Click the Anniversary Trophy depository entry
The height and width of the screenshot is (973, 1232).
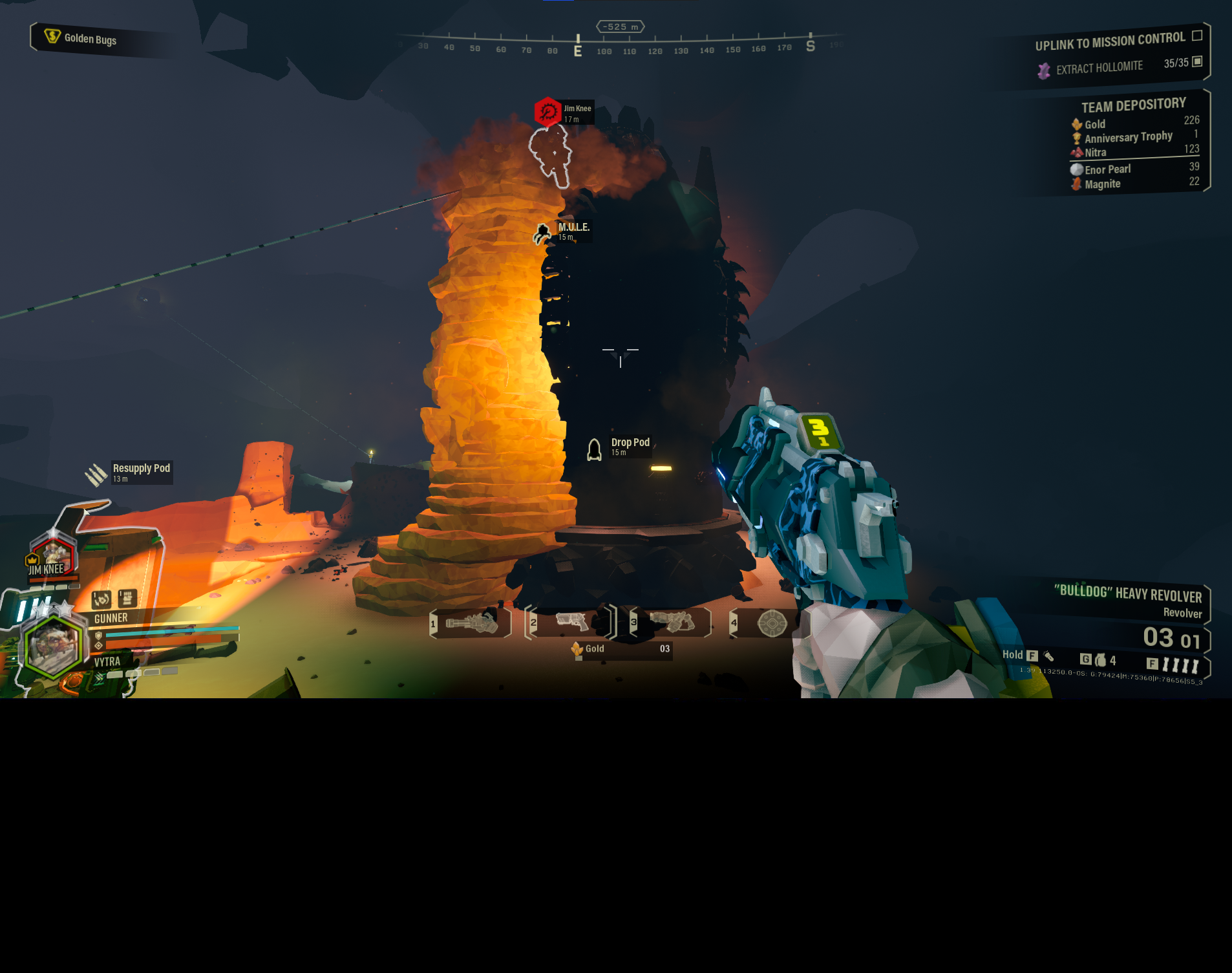(x=1134, y=137)
